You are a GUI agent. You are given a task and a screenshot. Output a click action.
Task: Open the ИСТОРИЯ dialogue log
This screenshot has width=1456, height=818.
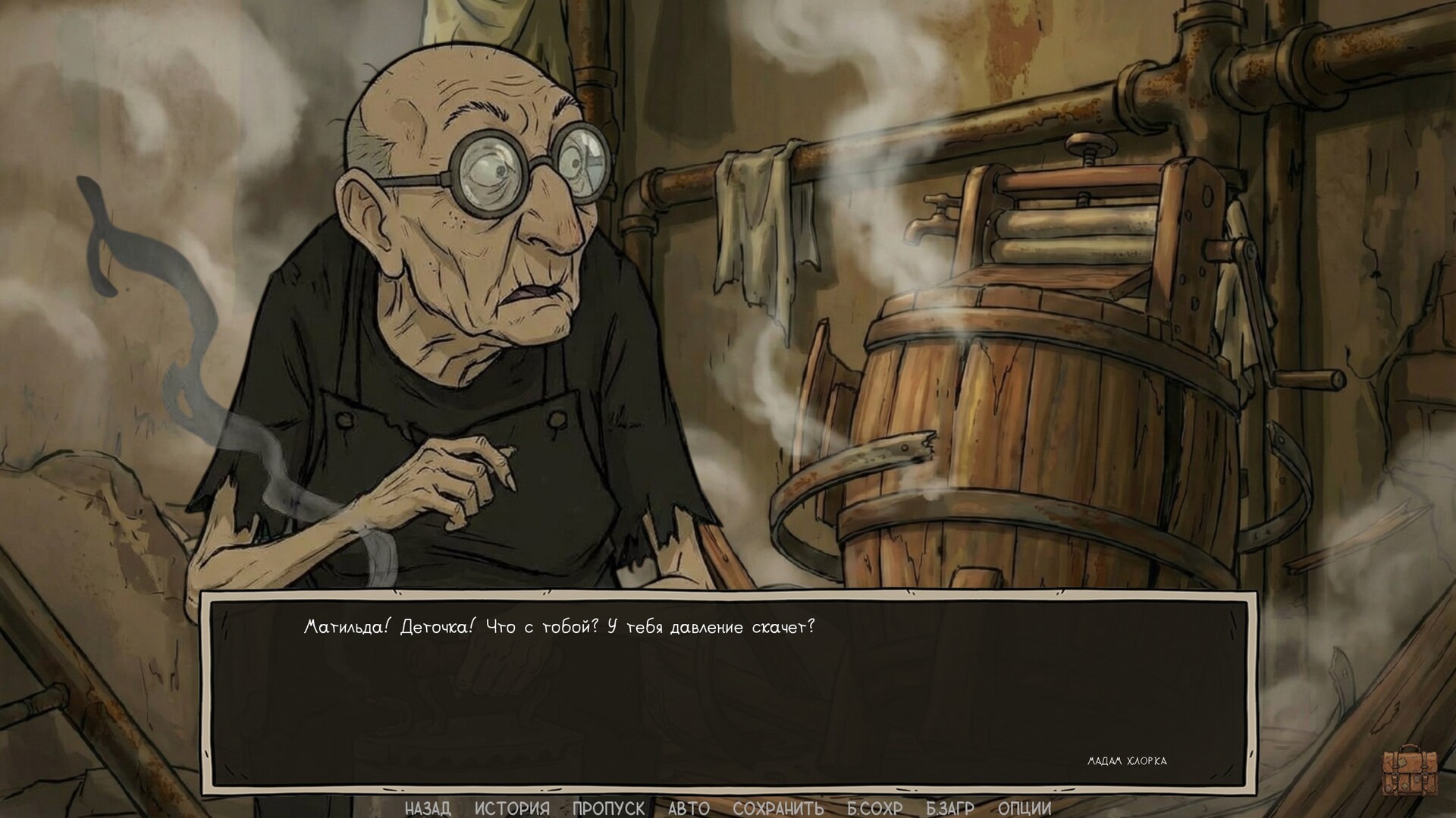tap(512, 808)
